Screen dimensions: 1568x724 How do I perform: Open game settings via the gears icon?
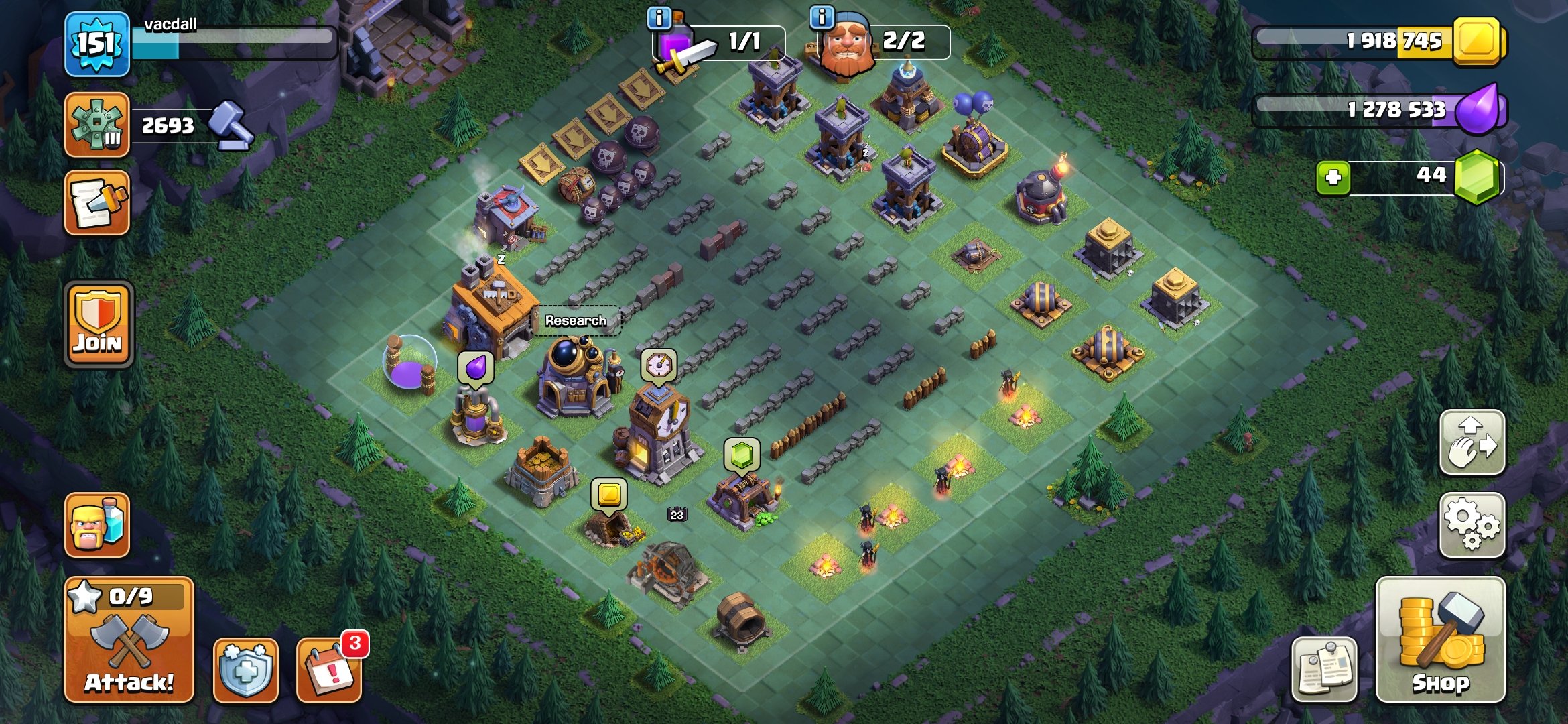point(1472,526)
